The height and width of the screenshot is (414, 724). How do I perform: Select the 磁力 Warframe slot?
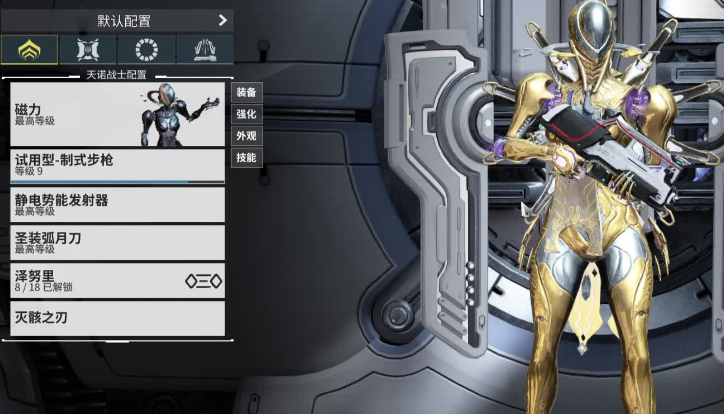coord(117,114)
